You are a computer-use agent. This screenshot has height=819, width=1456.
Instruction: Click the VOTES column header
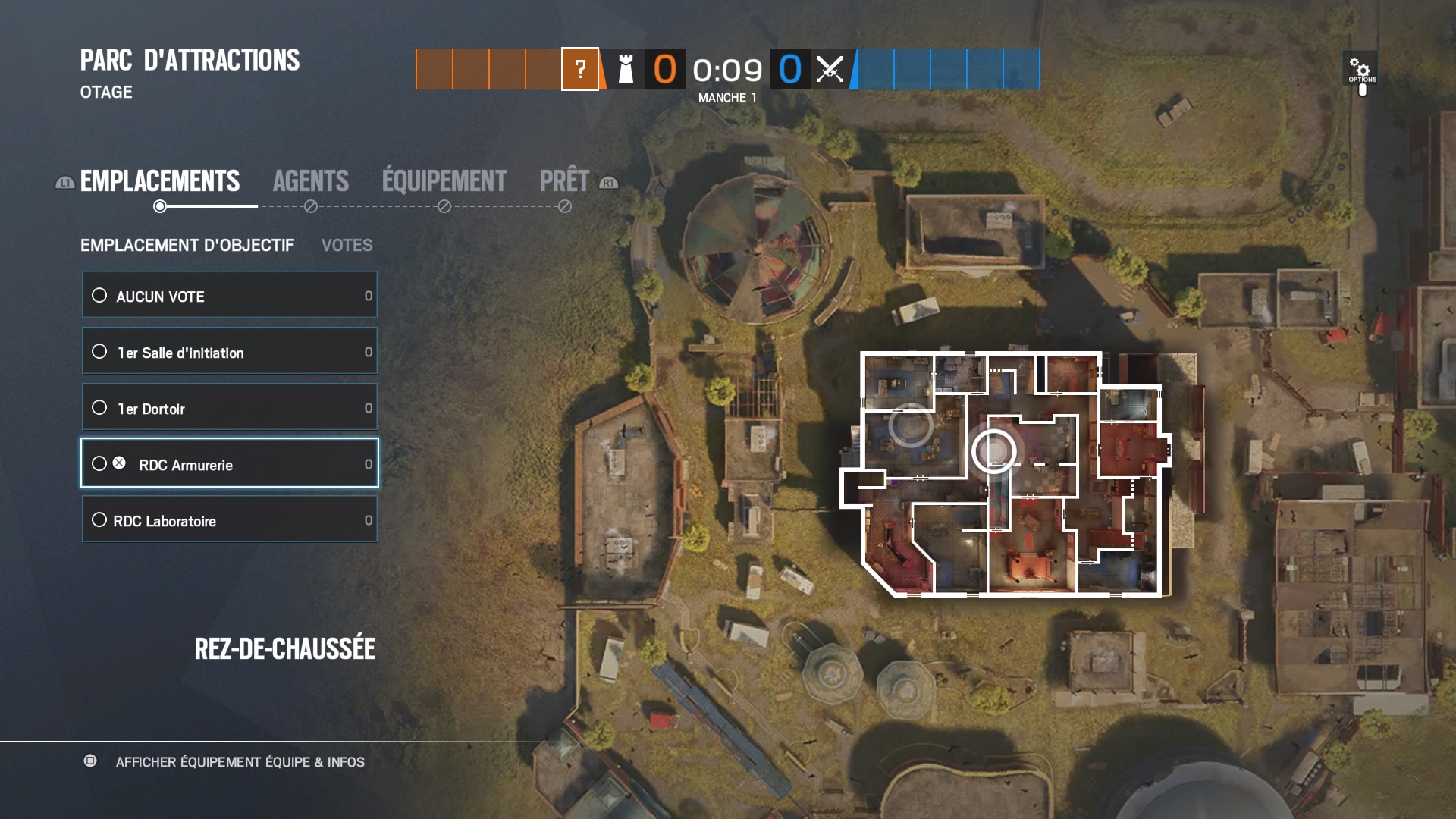coord(347,245)
